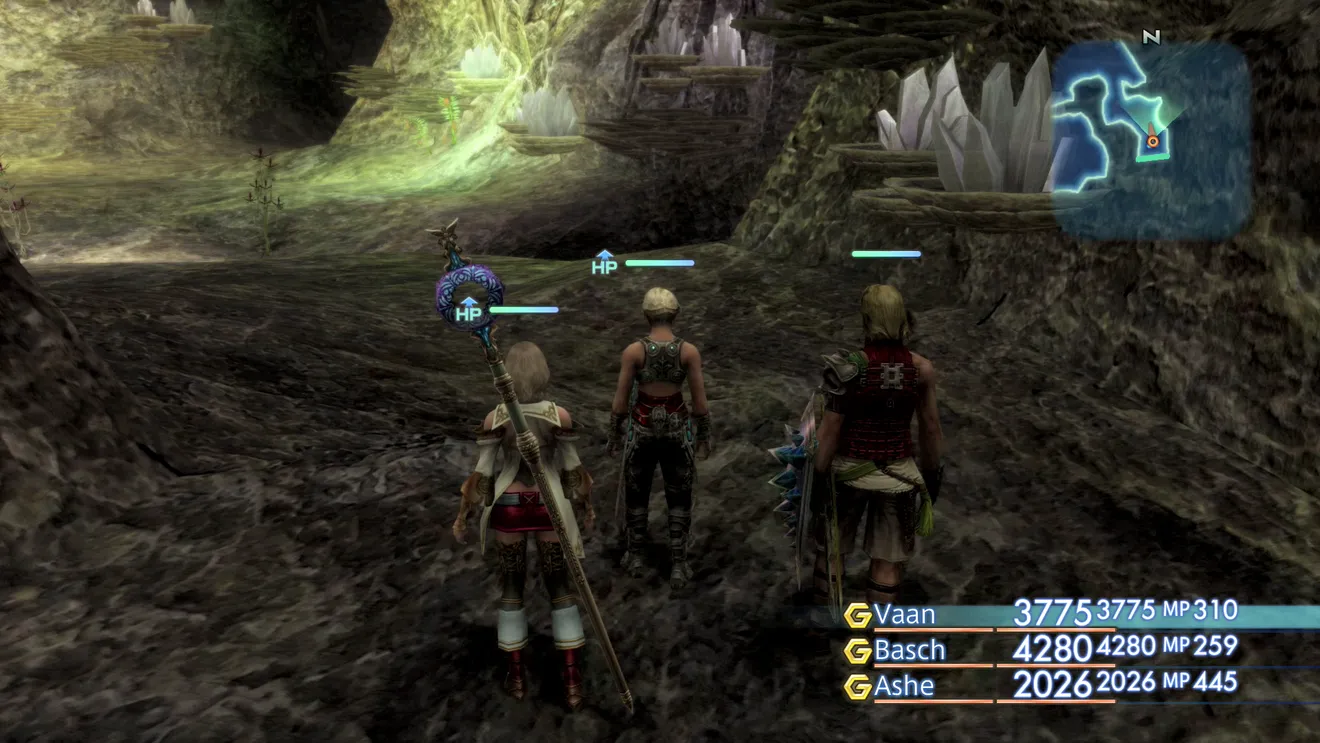The width and height of the screenshot is (1320, 743).
Task: Select Vaan in the party list
Action: pyautogui.click(x=905, y=613)
